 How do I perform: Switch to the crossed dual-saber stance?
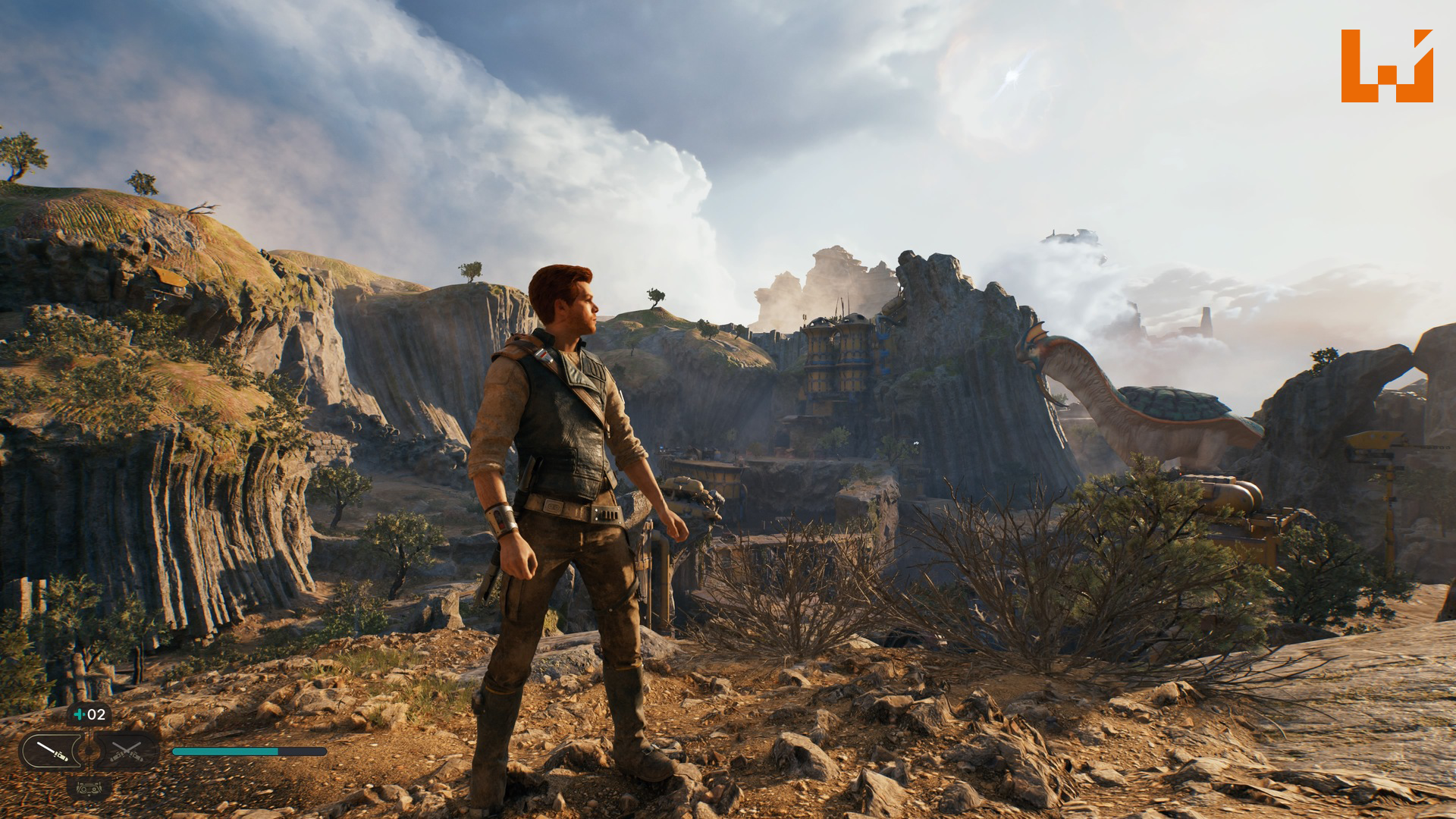[127, 752]
